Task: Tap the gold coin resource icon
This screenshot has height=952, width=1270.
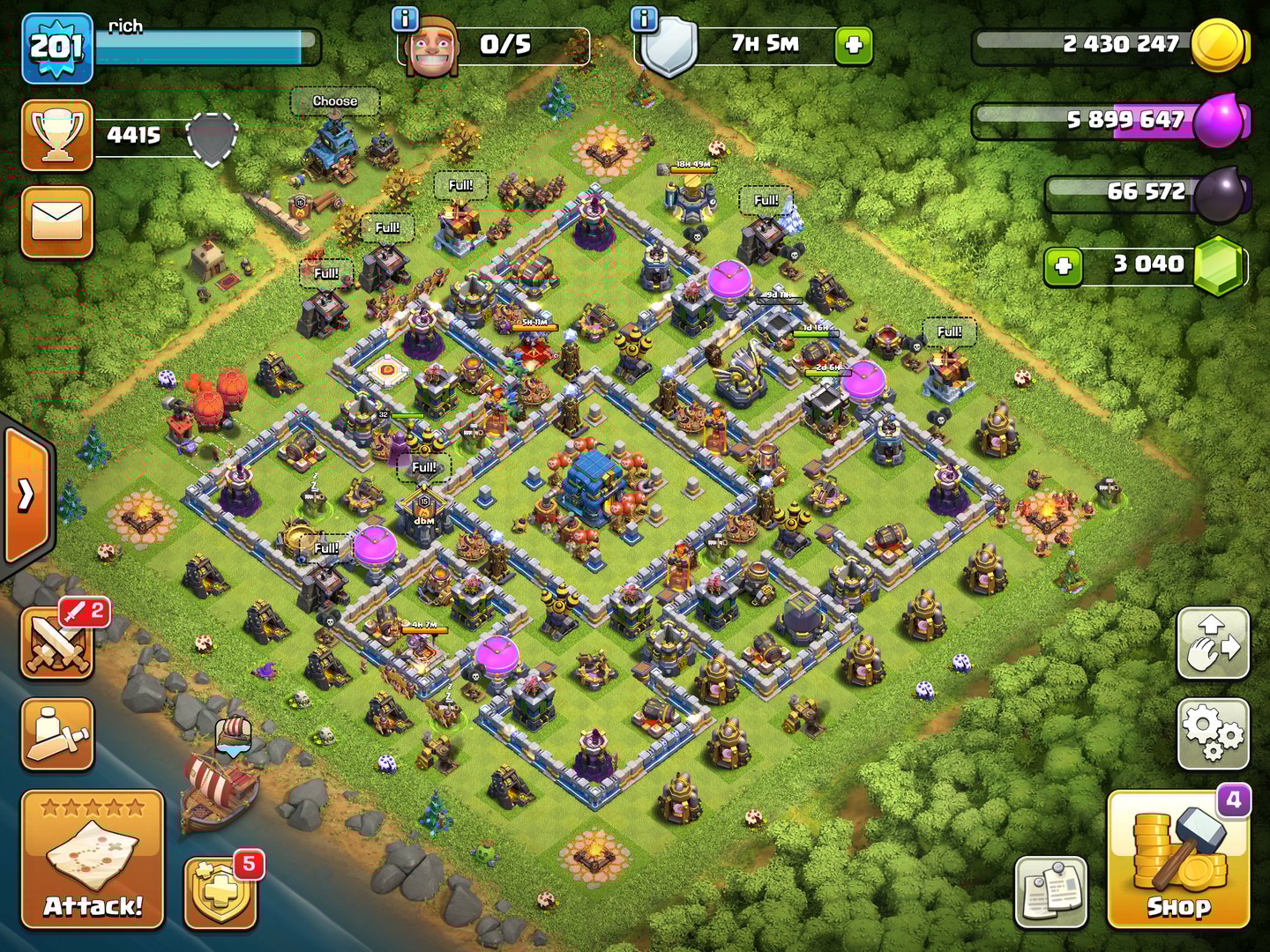Action: point(1218,44)
